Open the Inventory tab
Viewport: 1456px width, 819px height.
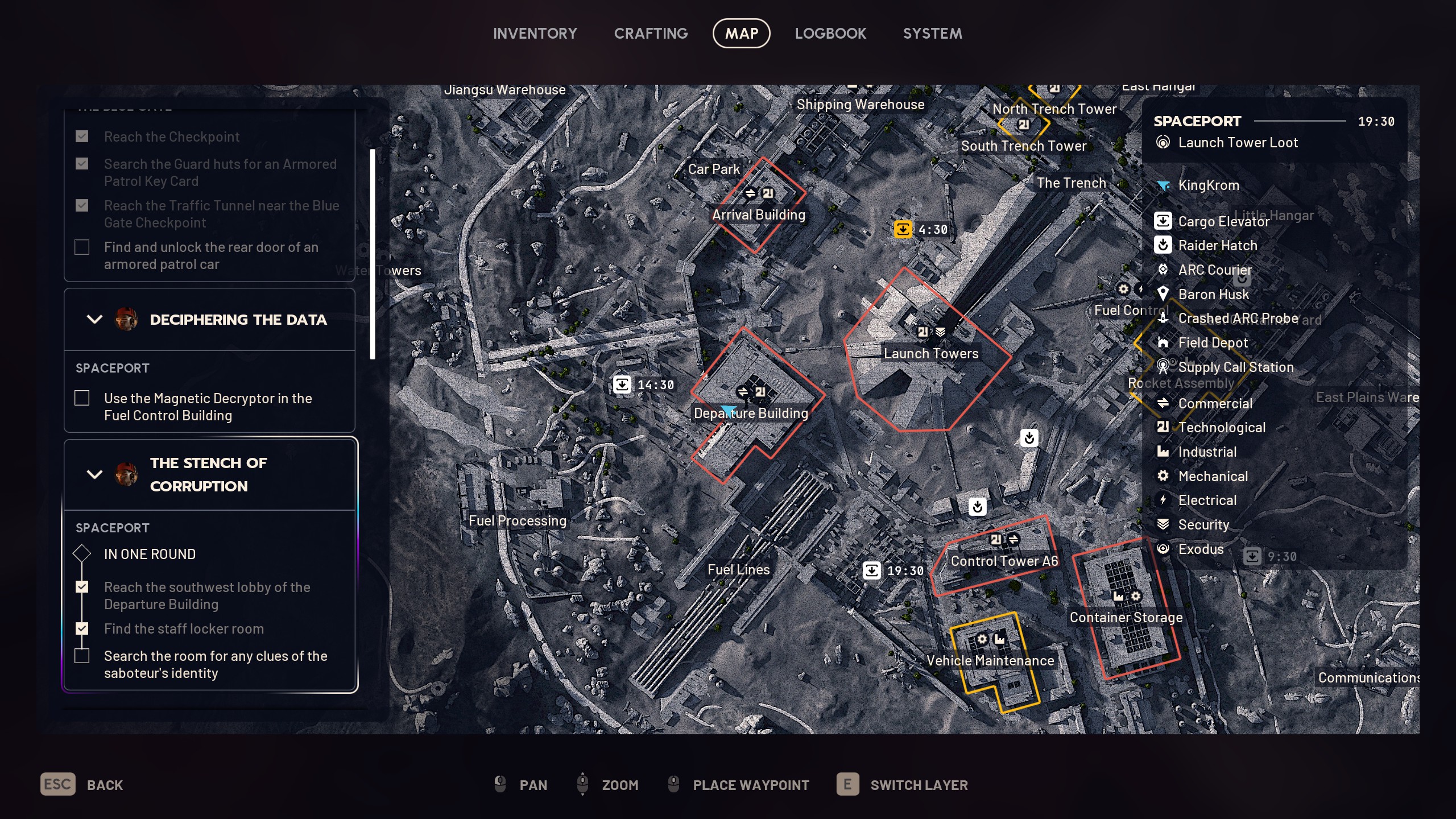point(535,33)
